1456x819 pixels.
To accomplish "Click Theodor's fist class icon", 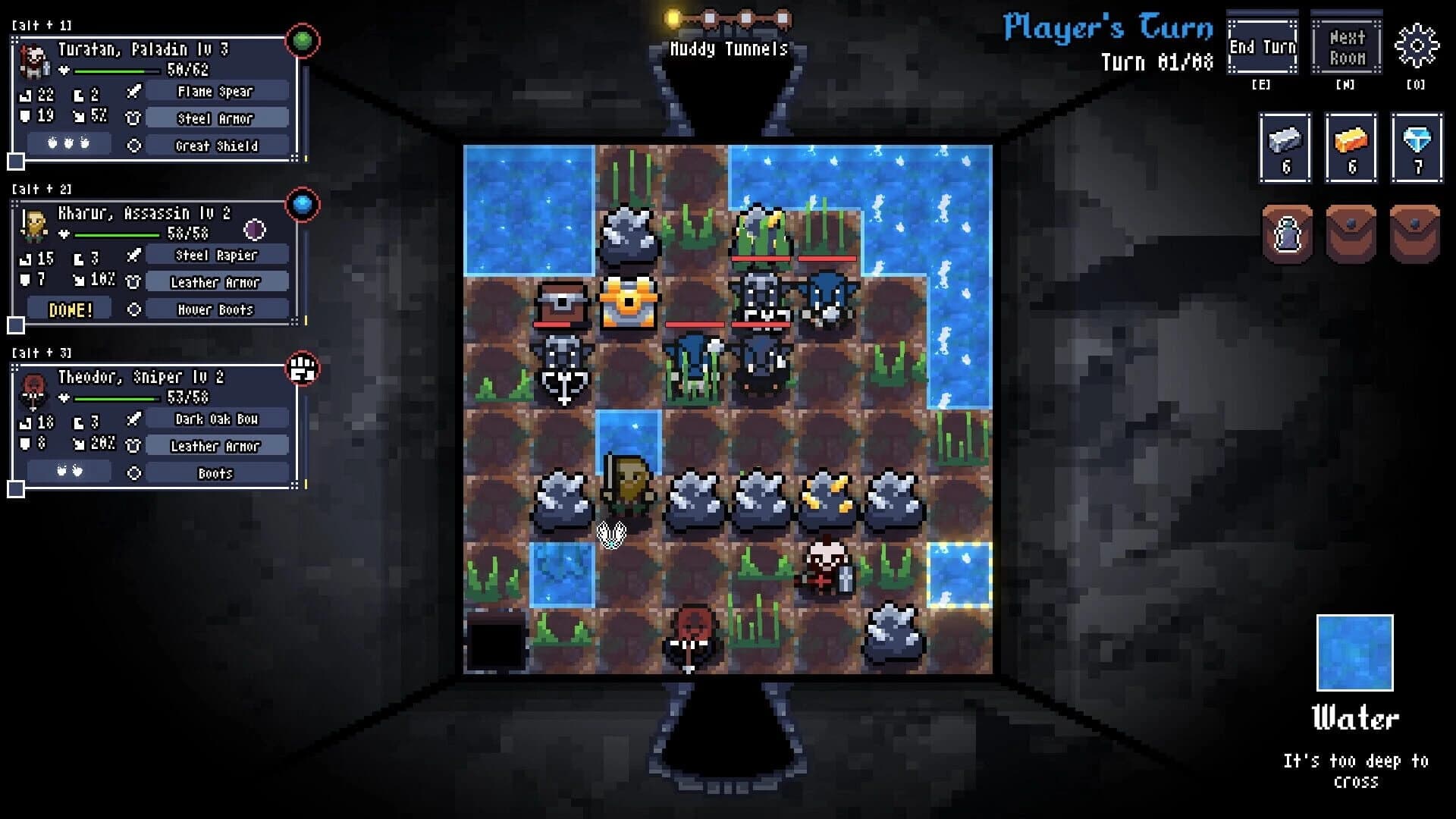I will [x=302, y=369].
